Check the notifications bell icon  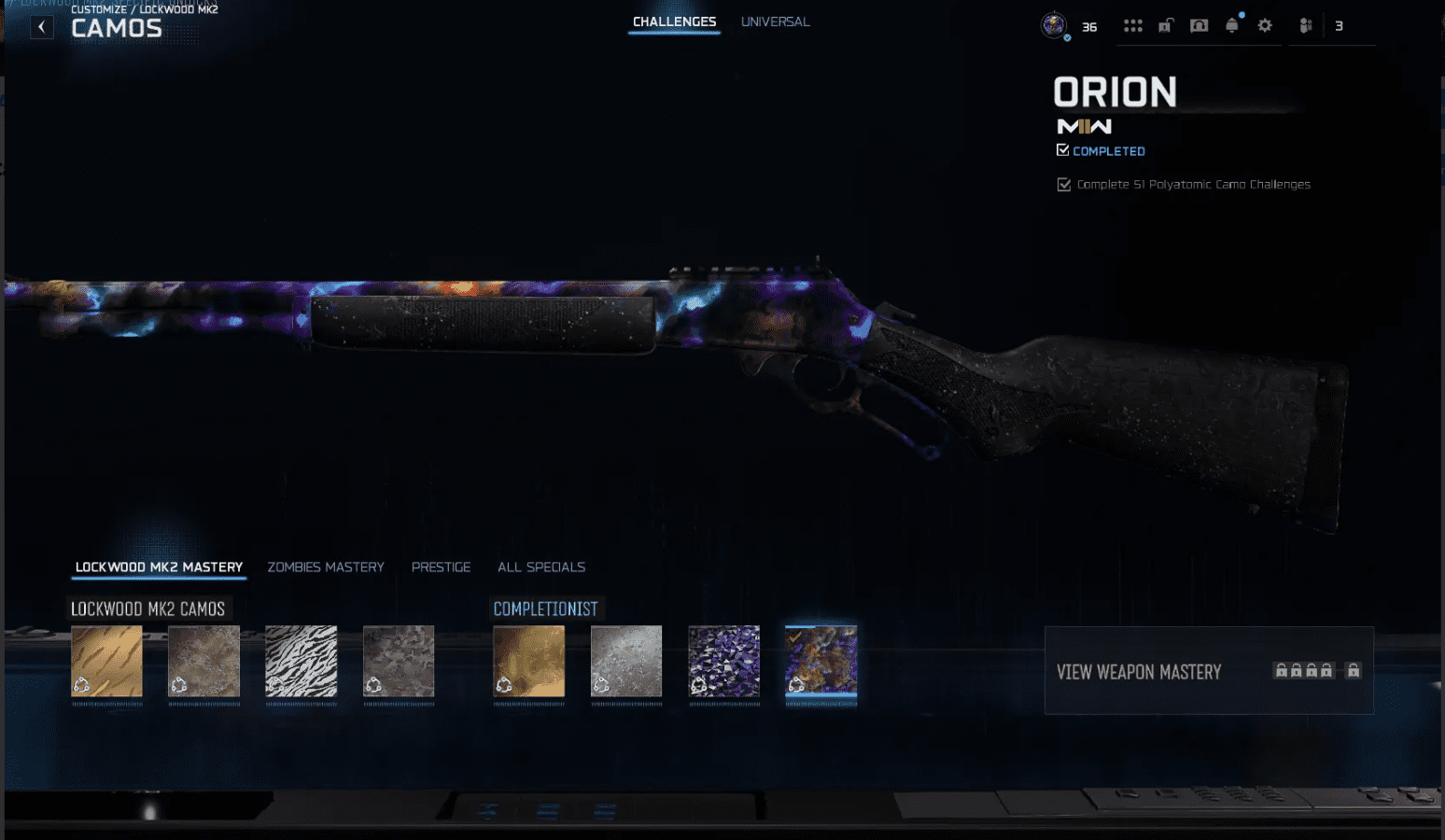pyautogui.click(x=1231, y=25)
